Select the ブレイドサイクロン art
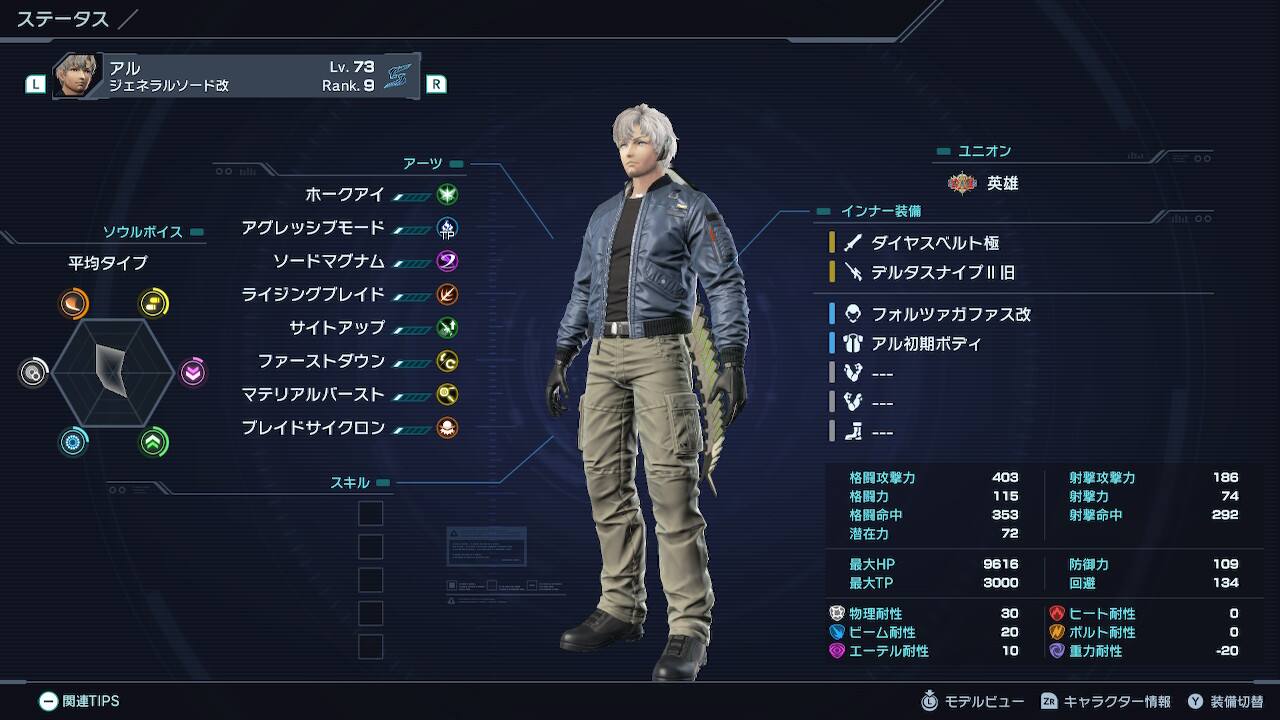1280x720 pixels. click(x=313, y=427)
